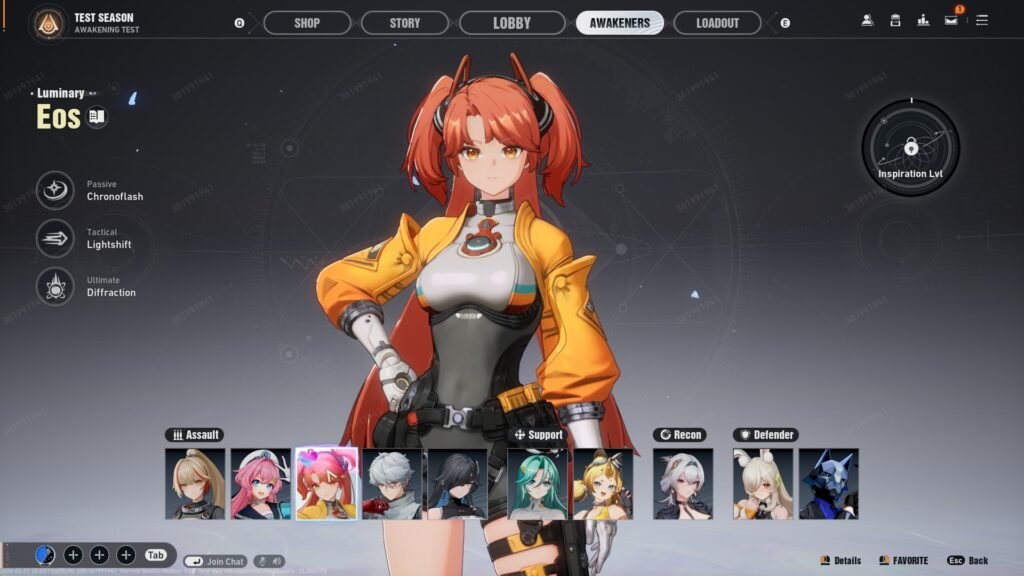Viewport: 1024px width, 576px height.
Task: Choose the green-haired Support awakener portrait
Action: pyautogui.click(x=537, y=483)
